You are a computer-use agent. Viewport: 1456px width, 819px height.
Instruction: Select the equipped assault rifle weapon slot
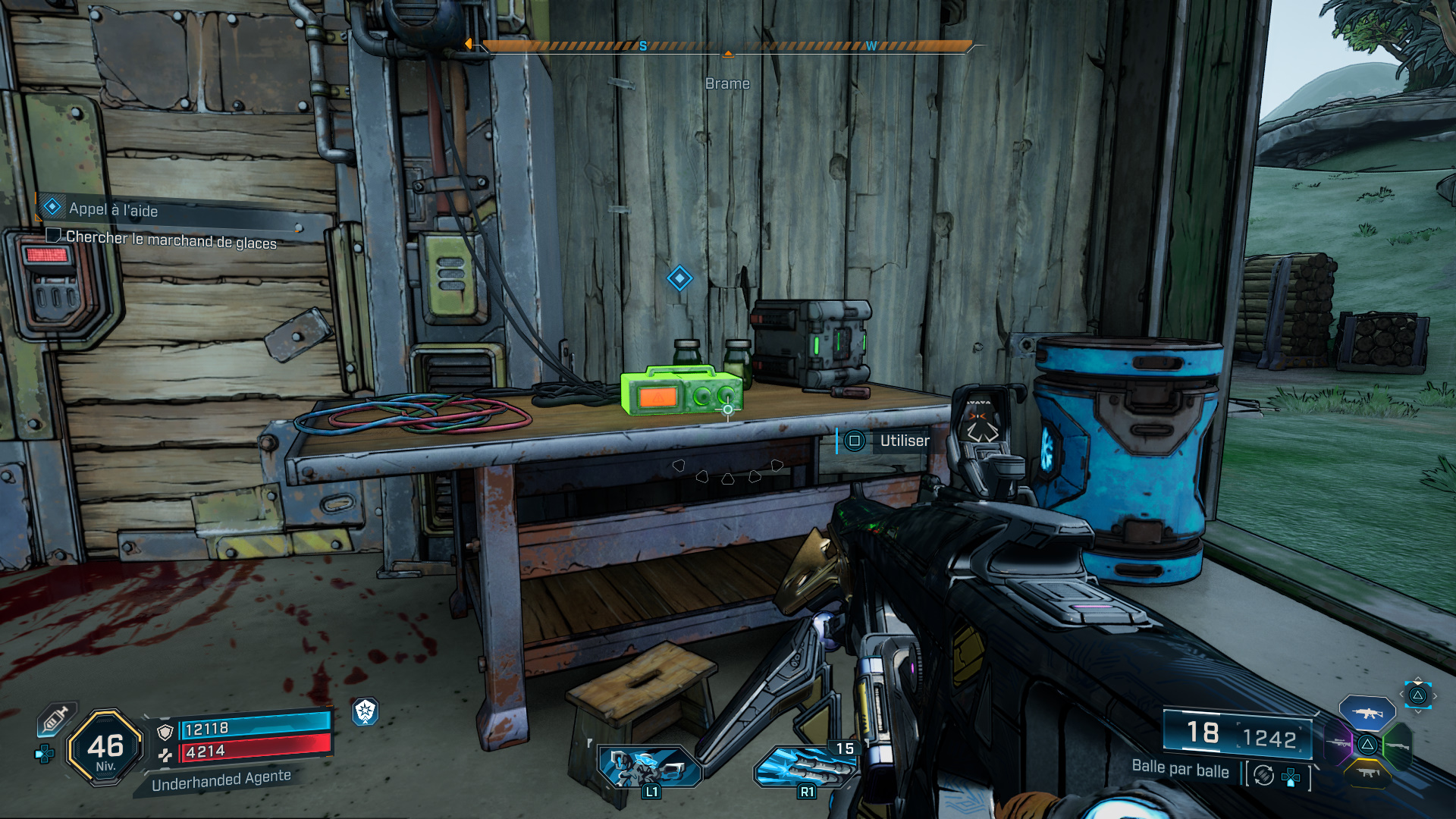1367,714
